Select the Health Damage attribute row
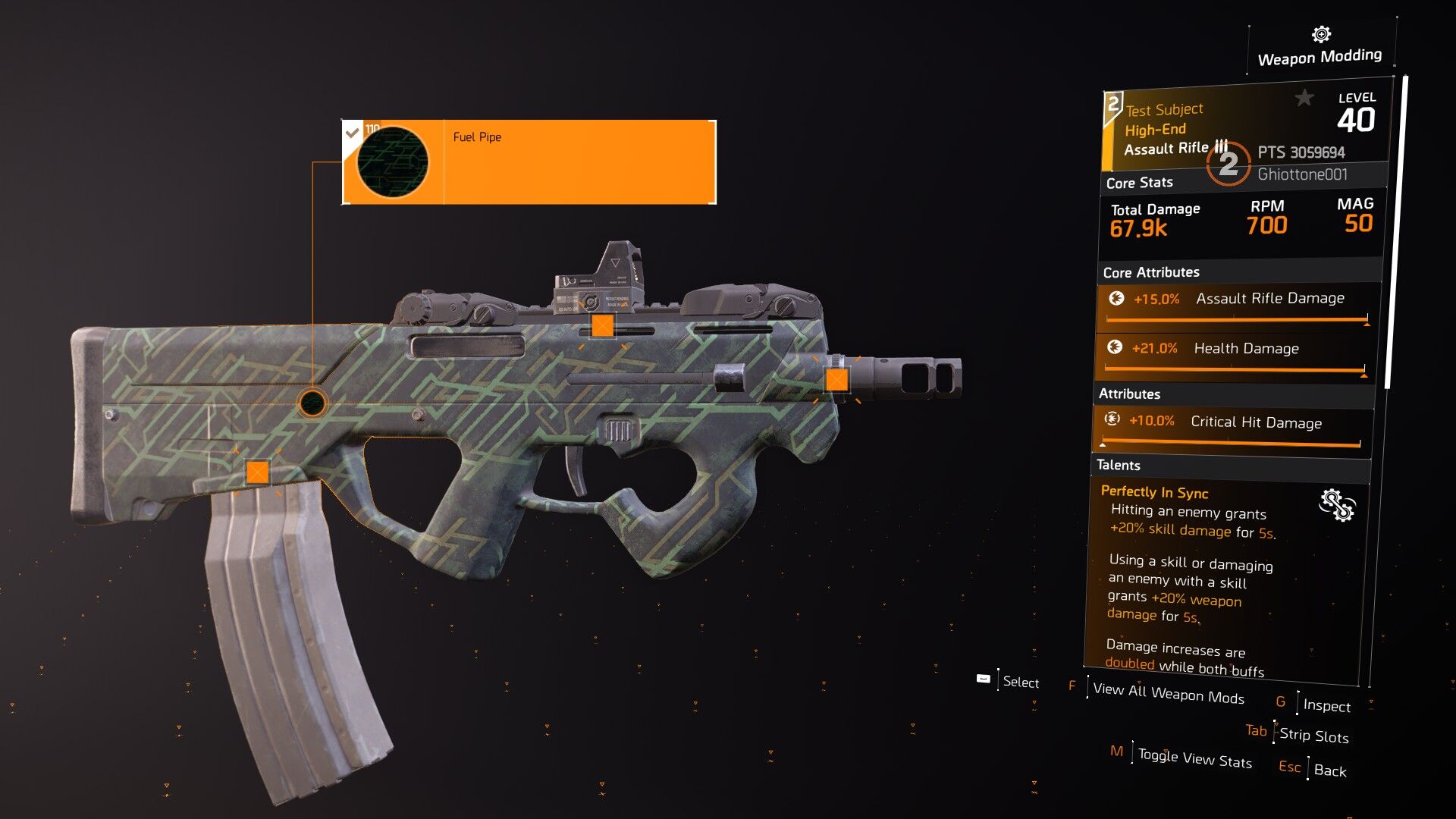Viewport: 1456px width, 819px height. [x=1235, y=353]
